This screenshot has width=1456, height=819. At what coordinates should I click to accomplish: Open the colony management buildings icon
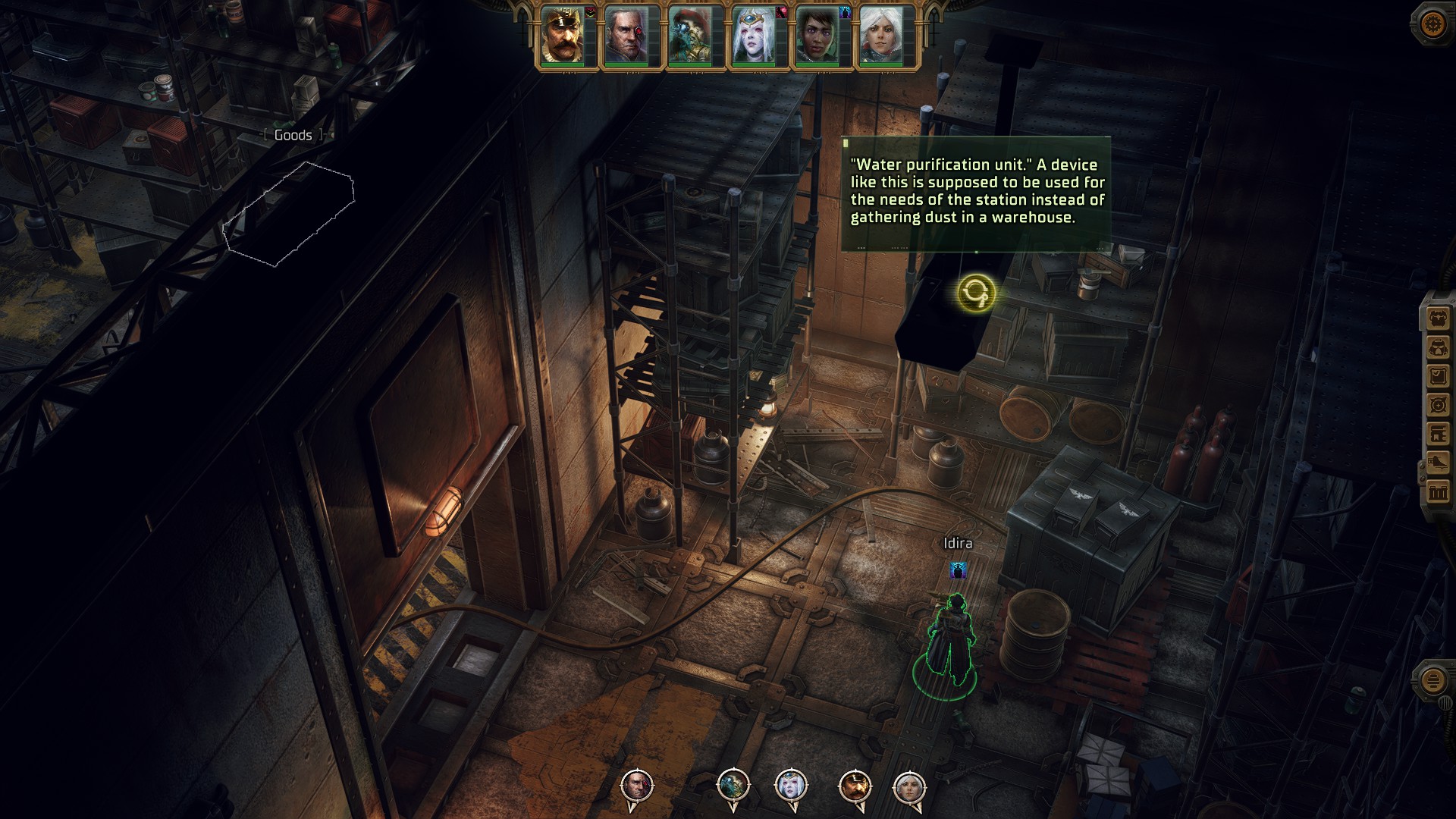click(1438, 493)
